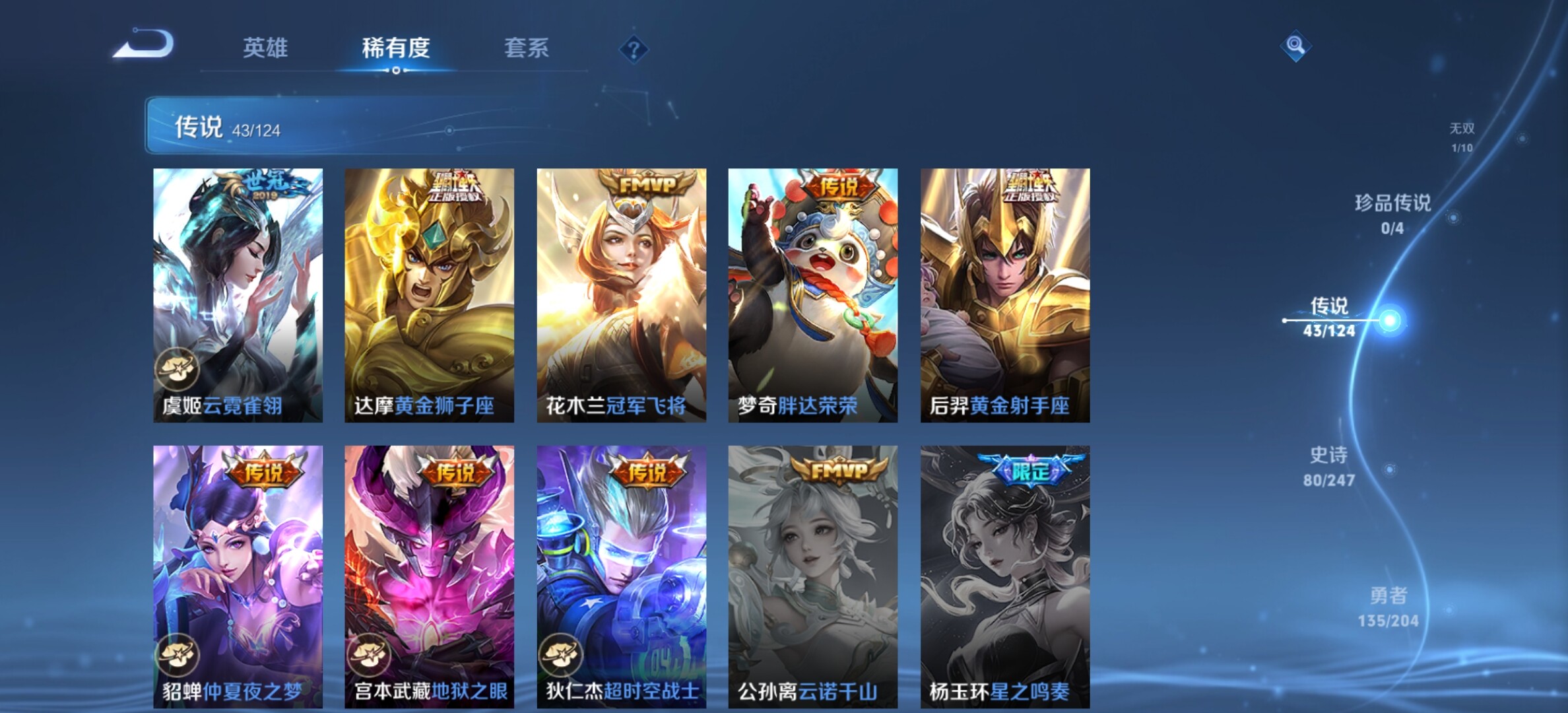Go back with the return arrow
This screenshot has height=713, width=1568.
click(143, 45)
